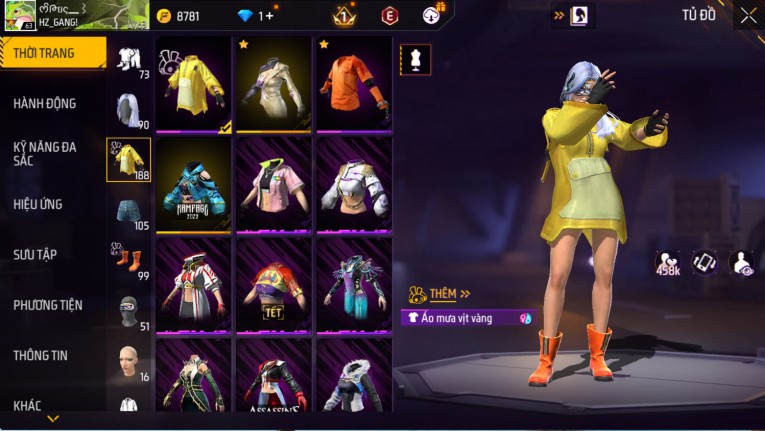Switch to the Thời Trang tab
The height and width of the screenshot is (431, 765).
point(52,53)
